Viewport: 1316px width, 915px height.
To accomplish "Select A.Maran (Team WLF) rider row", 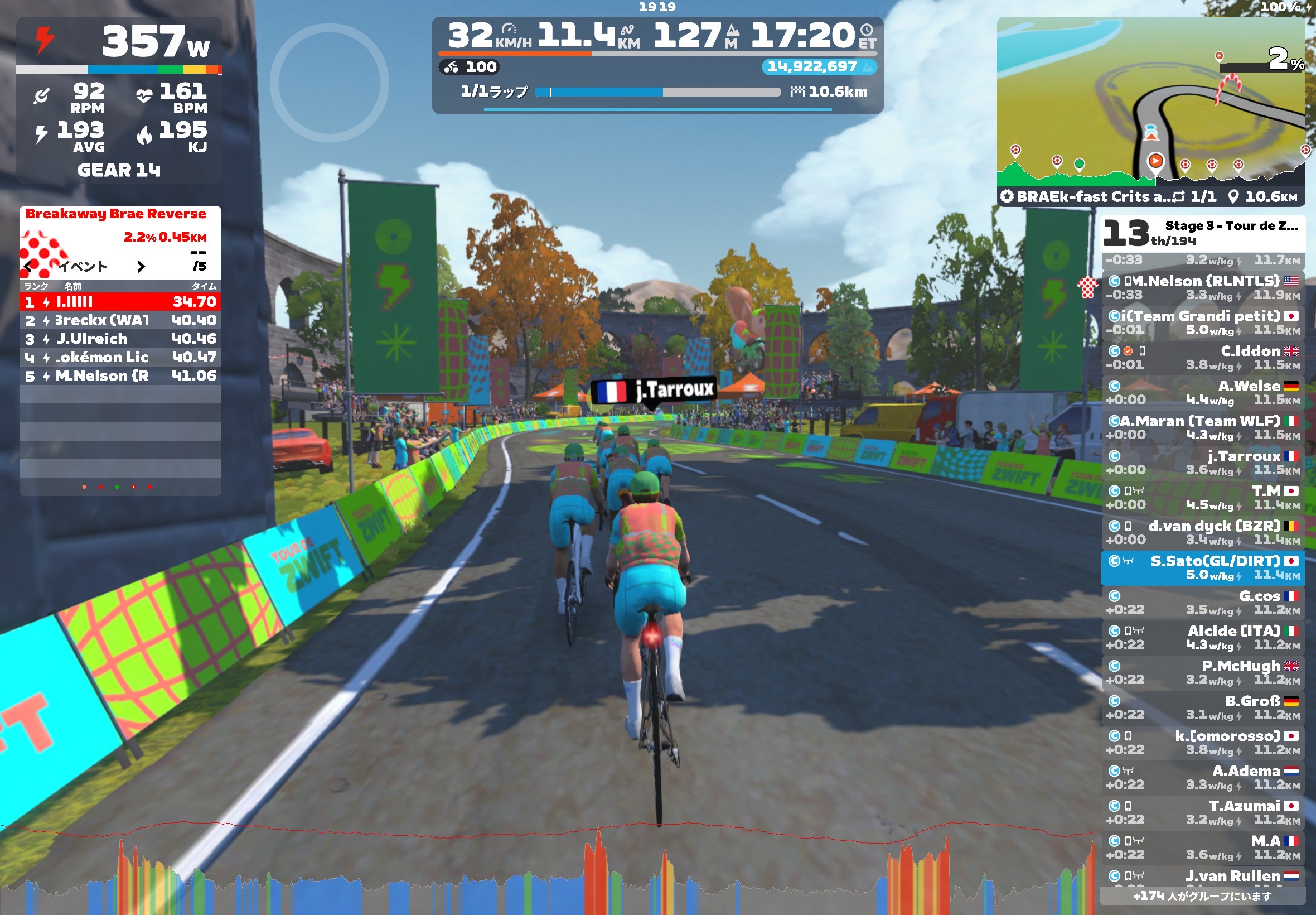I will pyautogui.click(x=1203, y=427).
